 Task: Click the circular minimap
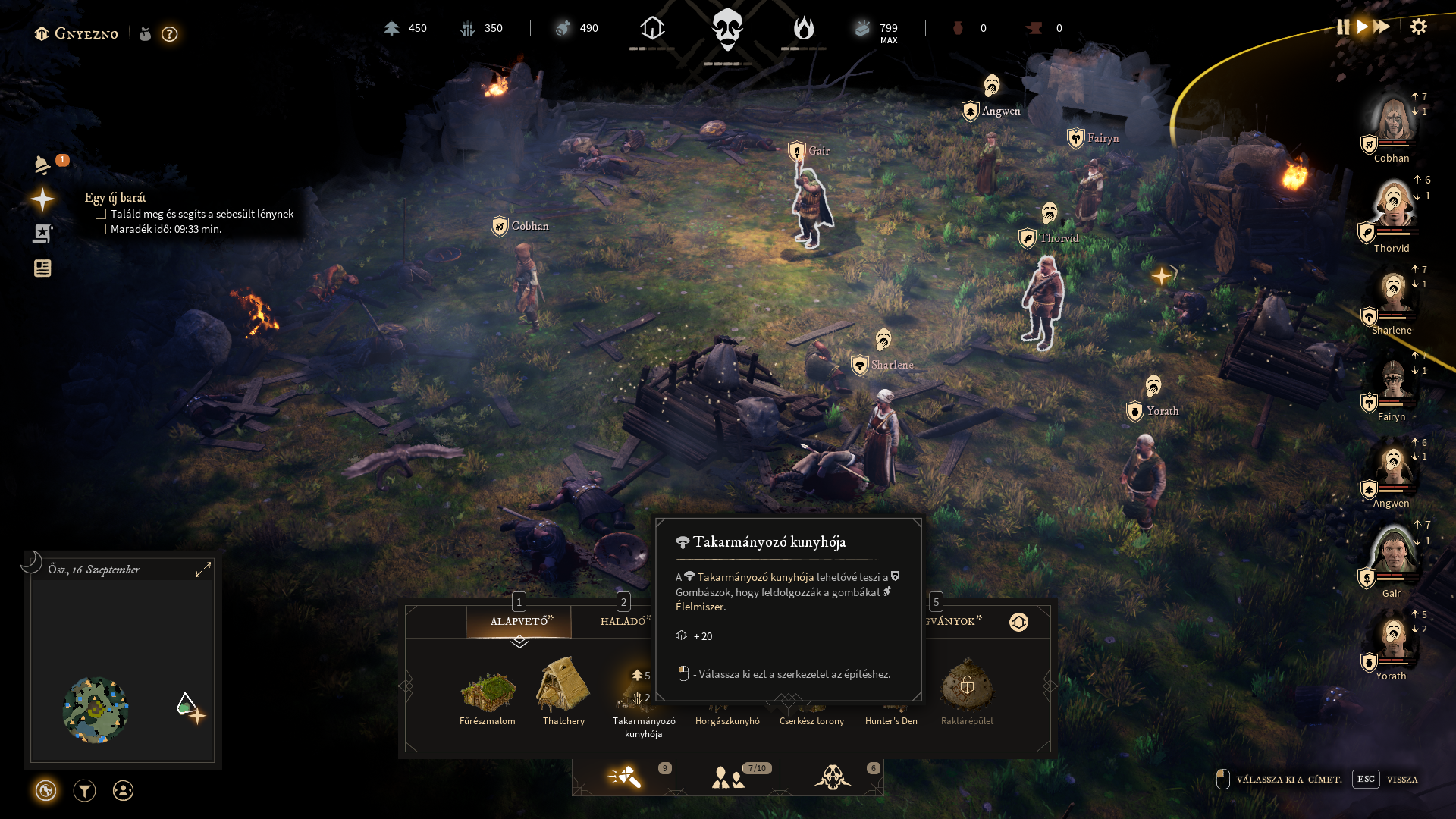click(x=96, y=710)
